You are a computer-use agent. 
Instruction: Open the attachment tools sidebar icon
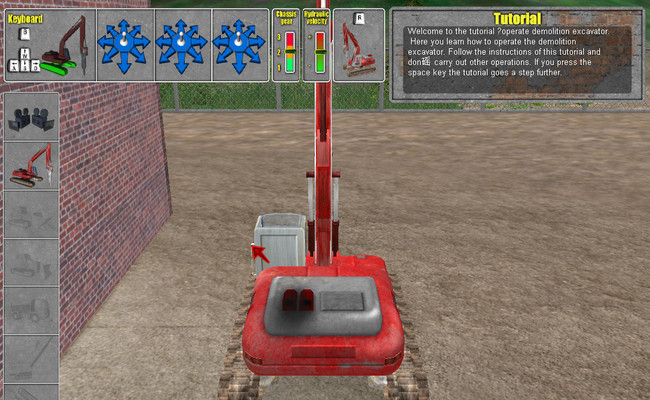coord(32,117)
